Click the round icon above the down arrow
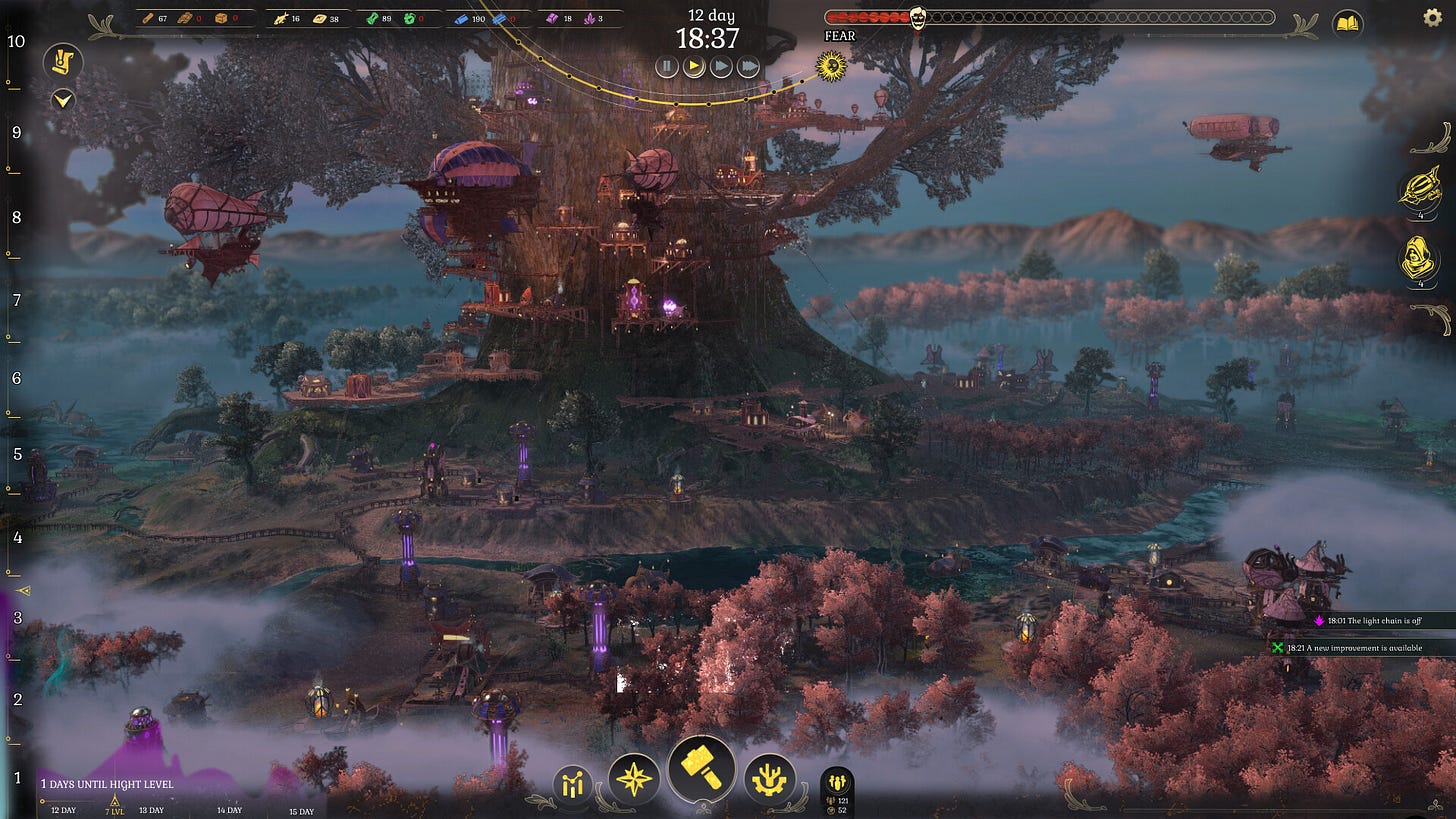 (63, 62)
